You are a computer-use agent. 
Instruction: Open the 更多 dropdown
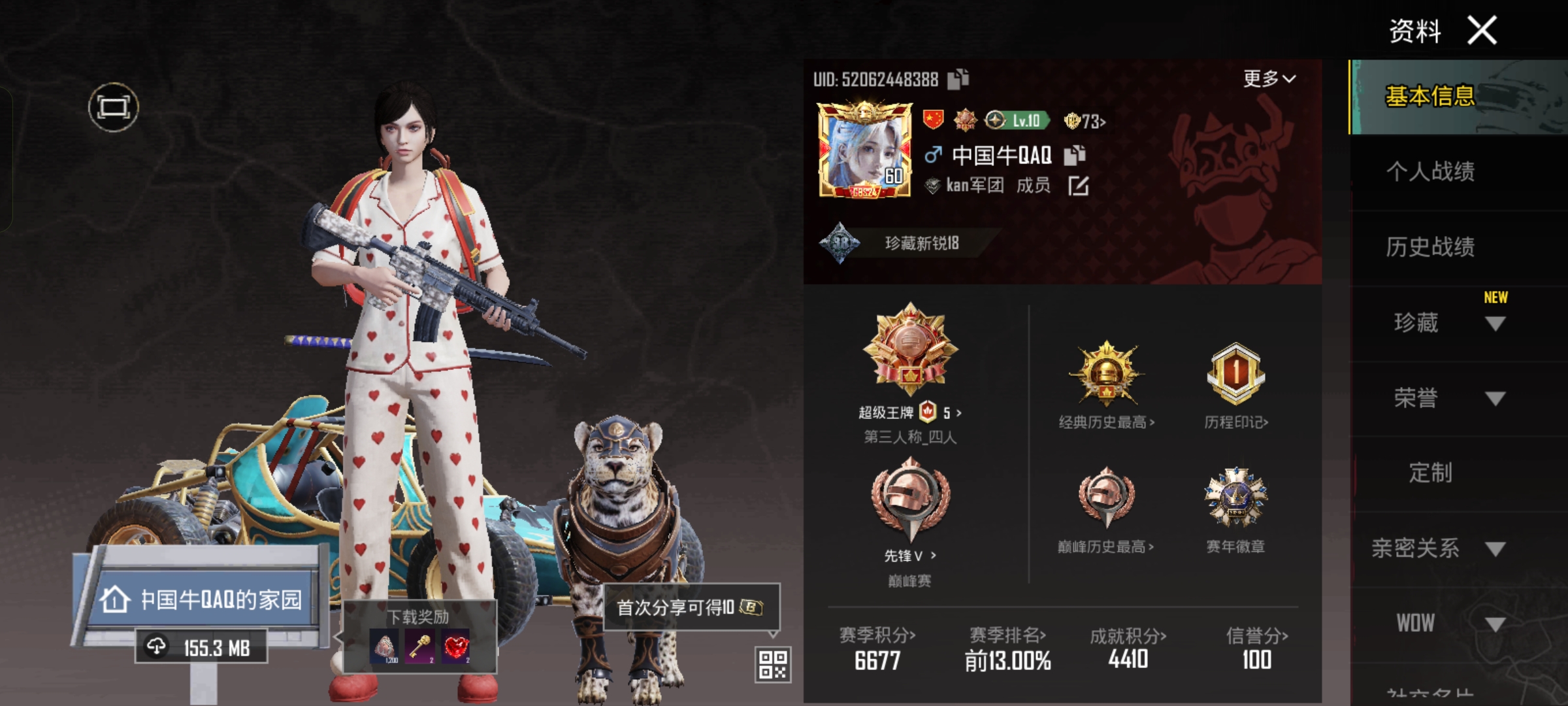click(x=1269, y=78)
